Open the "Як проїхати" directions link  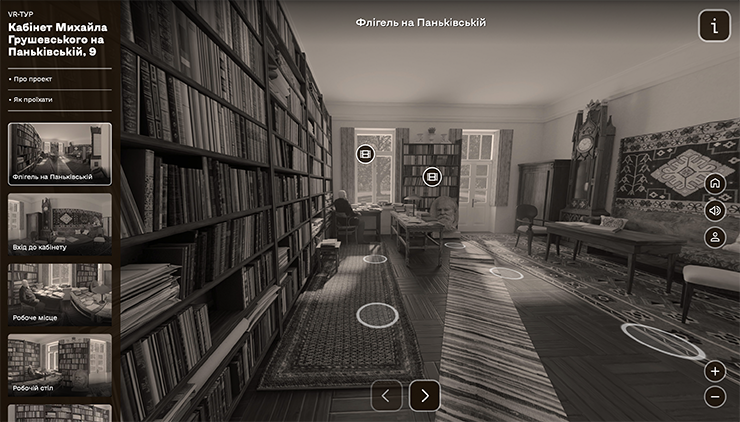click(x=33, y=100)
